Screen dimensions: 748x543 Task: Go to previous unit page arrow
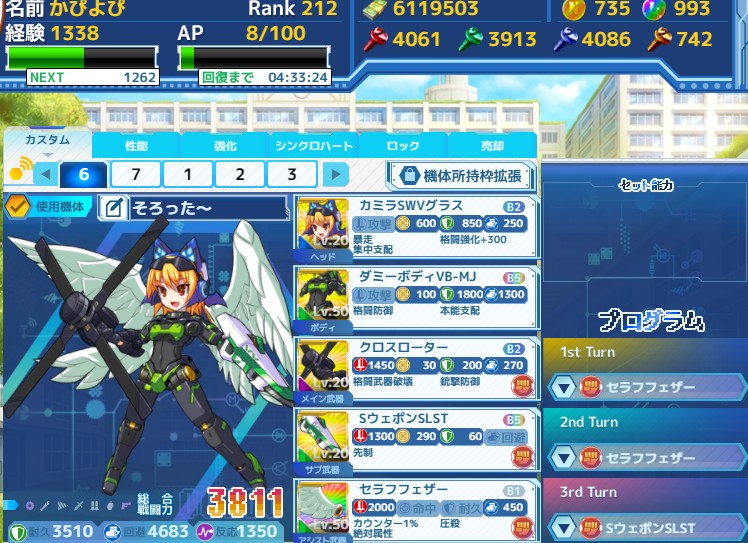pyautogui.click(x=44, y=175)
